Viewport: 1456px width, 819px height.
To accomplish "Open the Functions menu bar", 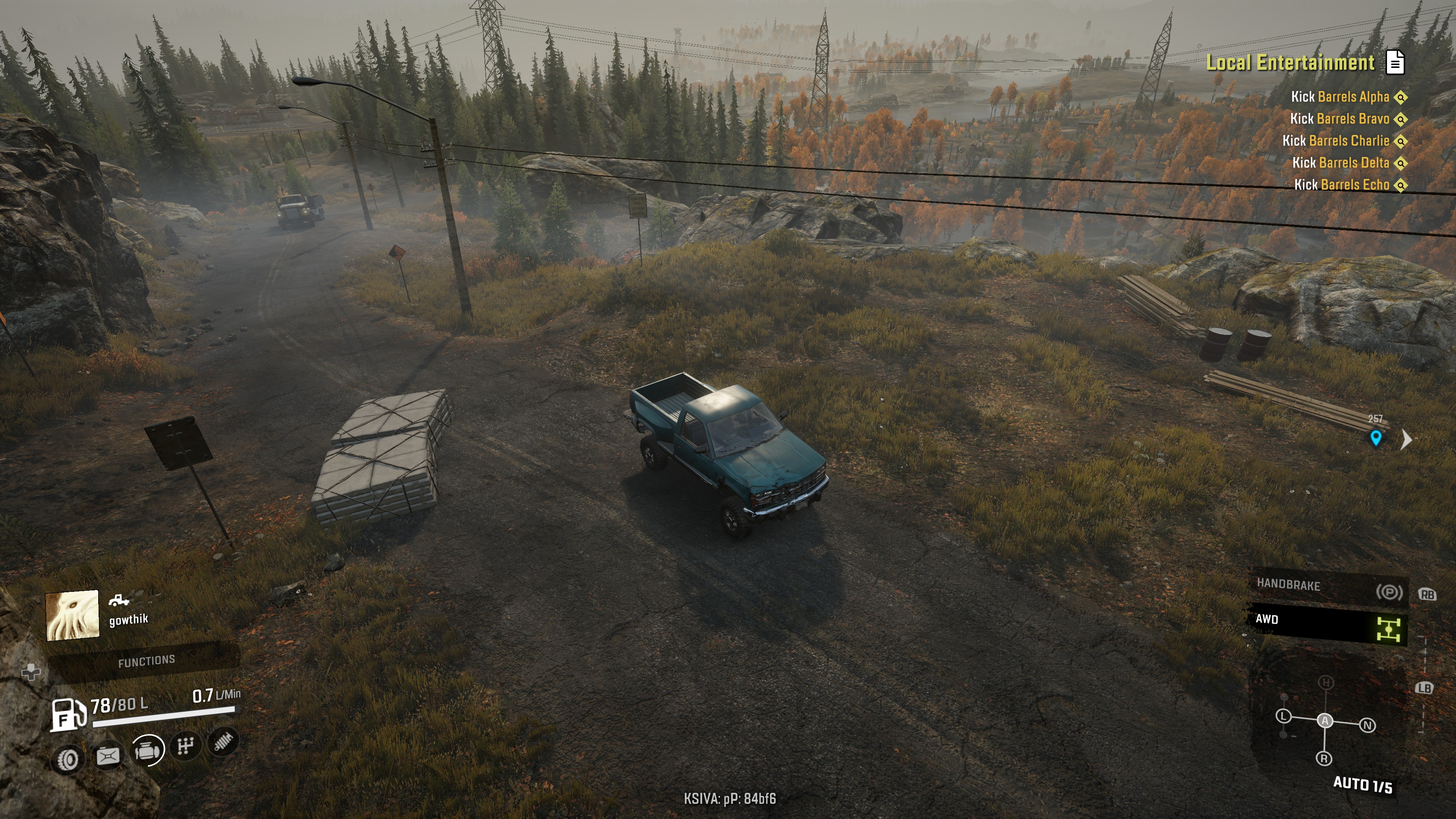I will coord(146,661).
